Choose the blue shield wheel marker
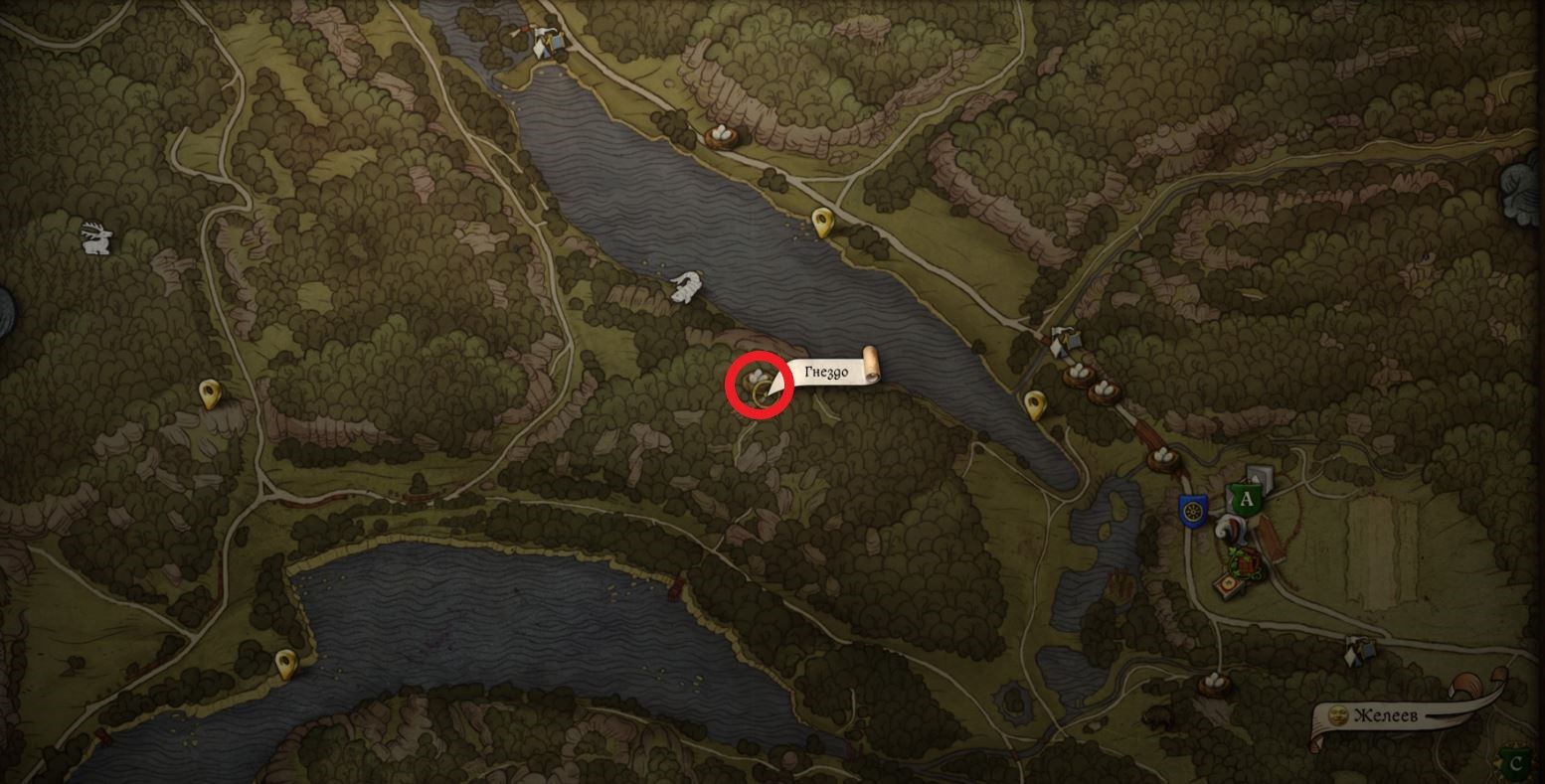Image resolution: width=1545 pixels, height=784 pixels. click(1192, 511)
